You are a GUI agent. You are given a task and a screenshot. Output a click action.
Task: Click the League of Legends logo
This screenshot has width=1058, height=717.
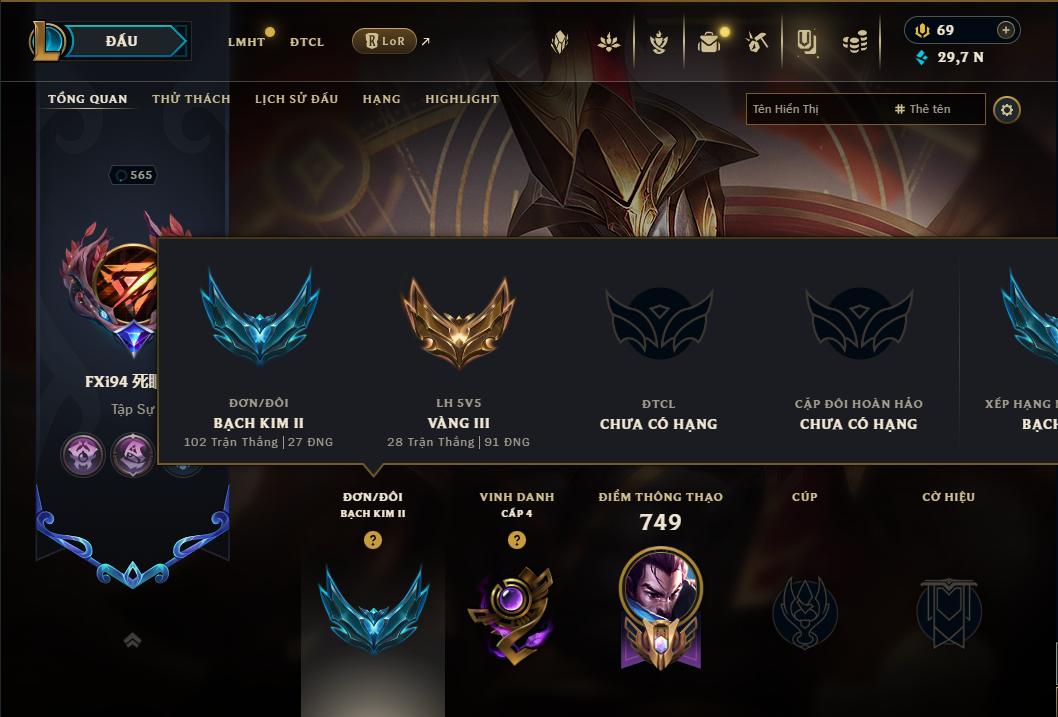pyautogui.click(x=46, y=41)
